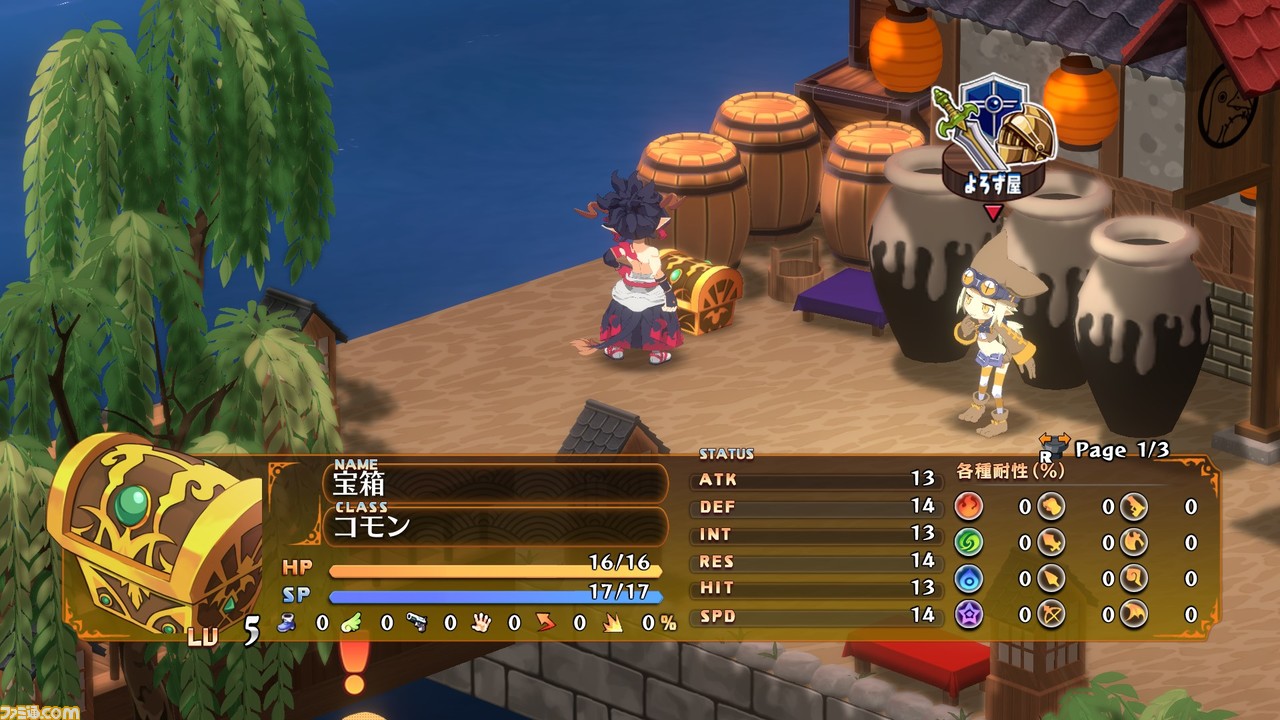Viewport: 1280px width, 720px height.
Task: Select the コモン class field
Action: click(496, 526)
